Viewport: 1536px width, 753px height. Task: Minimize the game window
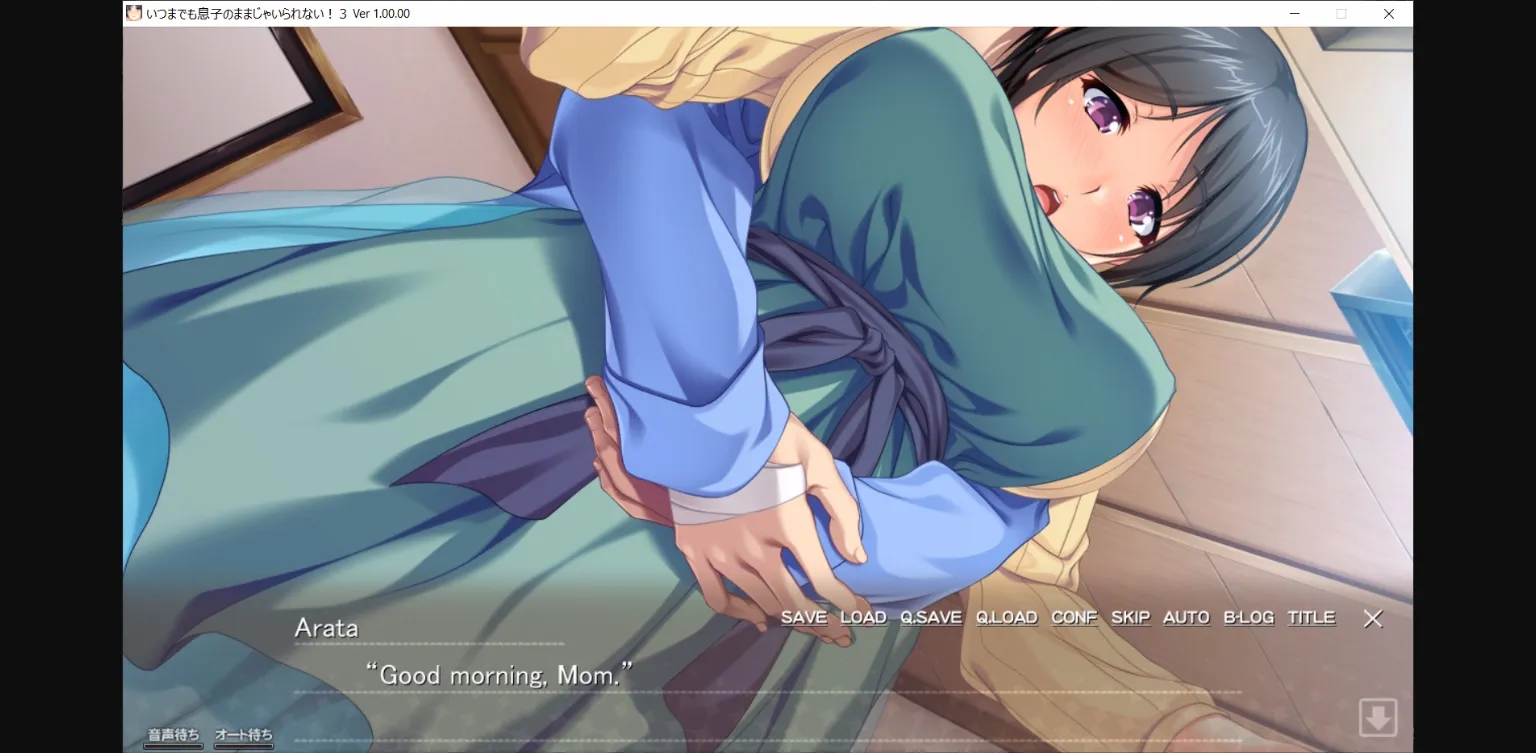point(1293,13)
